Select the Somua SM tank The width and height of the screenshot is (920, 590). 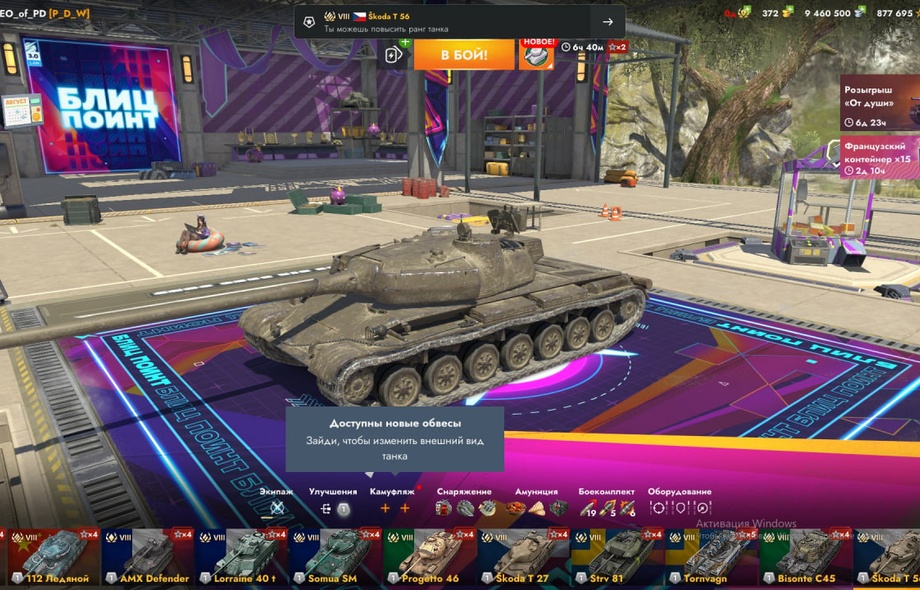point(334,557)
